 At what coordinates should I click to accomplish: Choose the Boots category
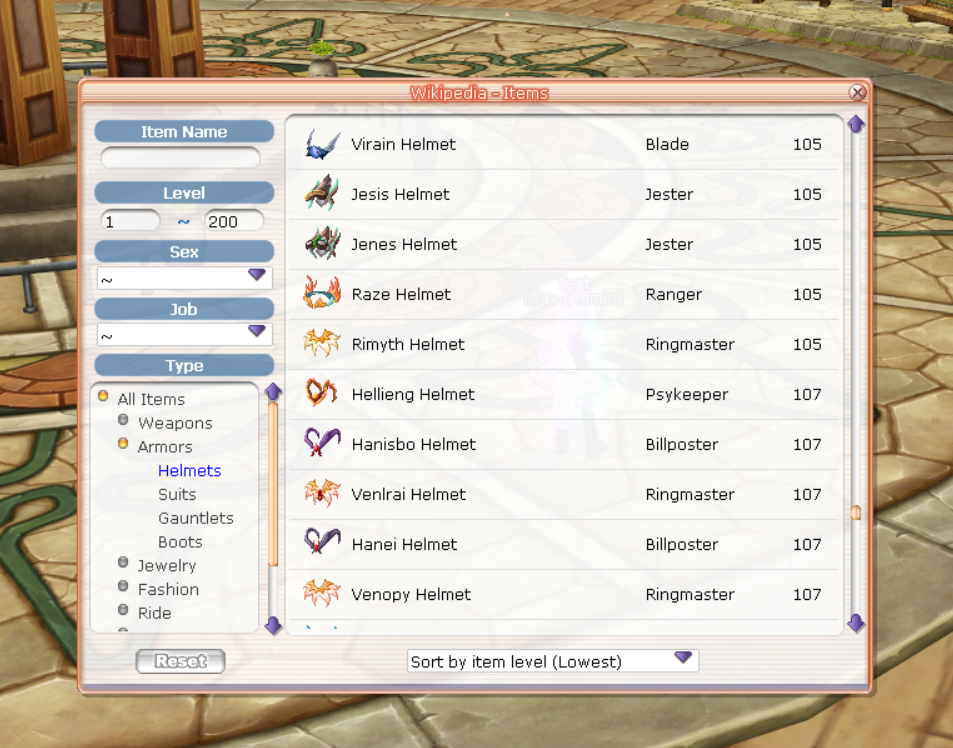point(180,542)
